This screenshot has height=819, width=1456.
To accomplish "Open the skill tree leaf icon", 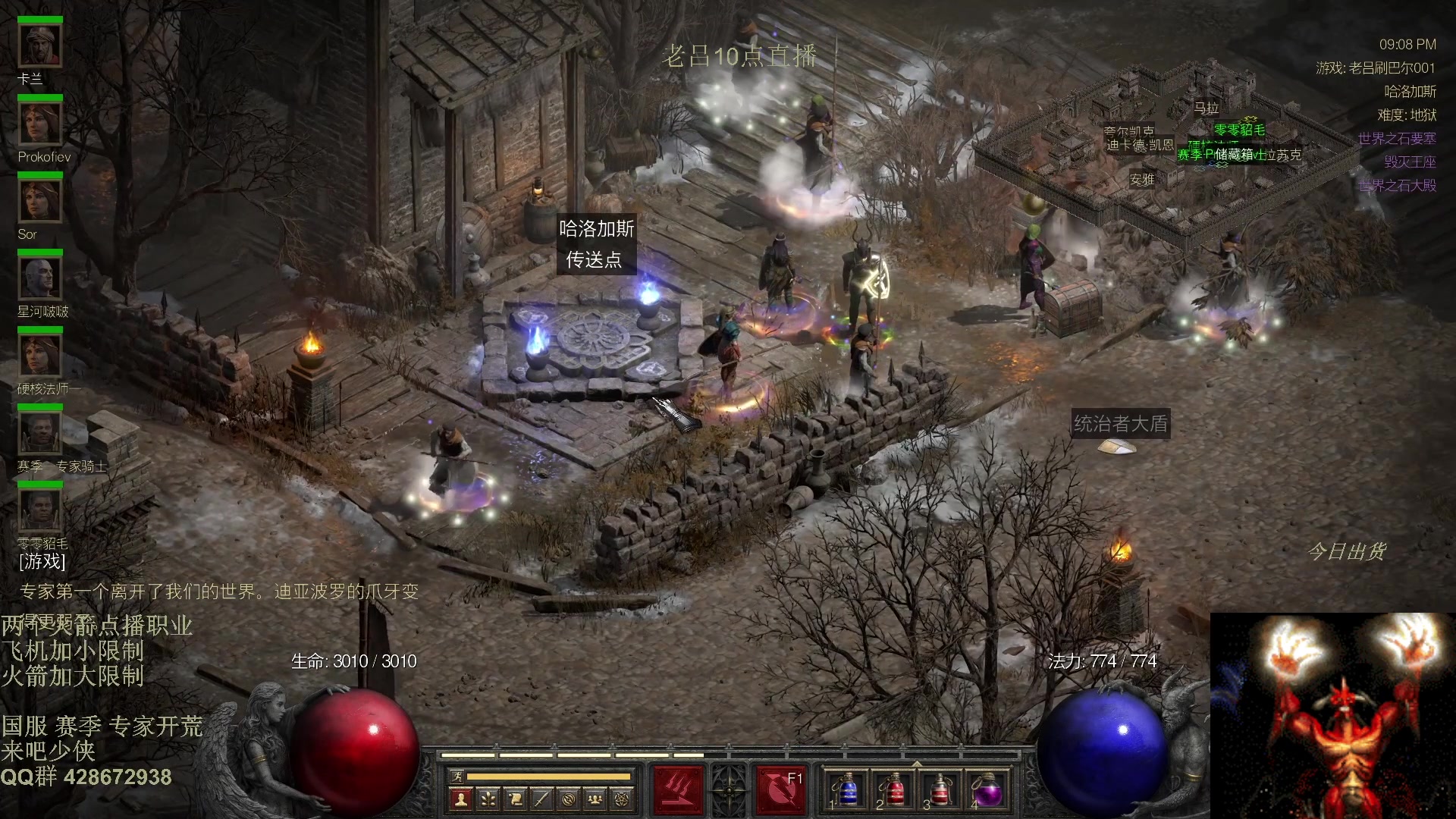I will coord(488,799).
